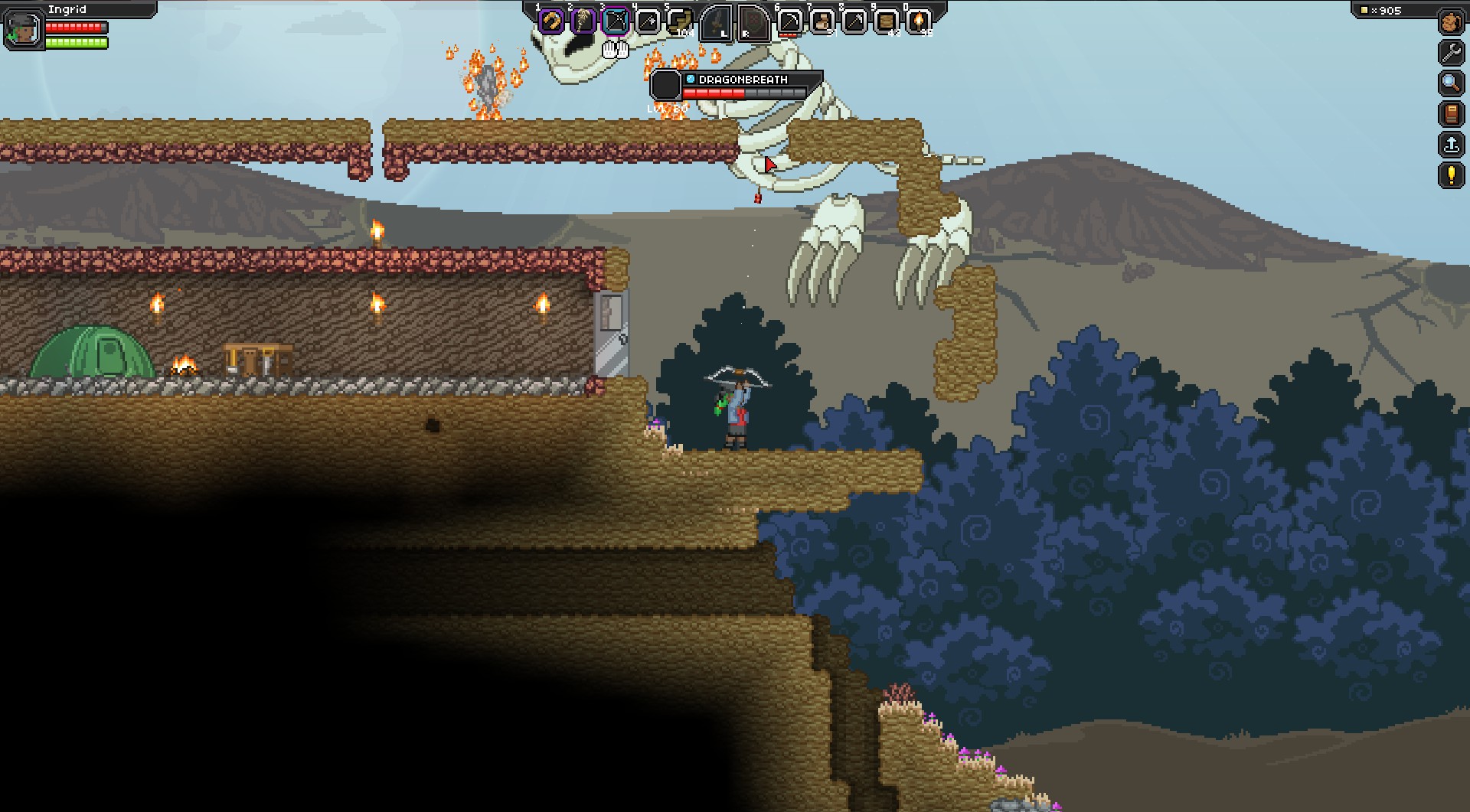This screenshot has width=1470, height=812.
Task: Click the left-hand sword slot
Action: [x=717, y=22]
